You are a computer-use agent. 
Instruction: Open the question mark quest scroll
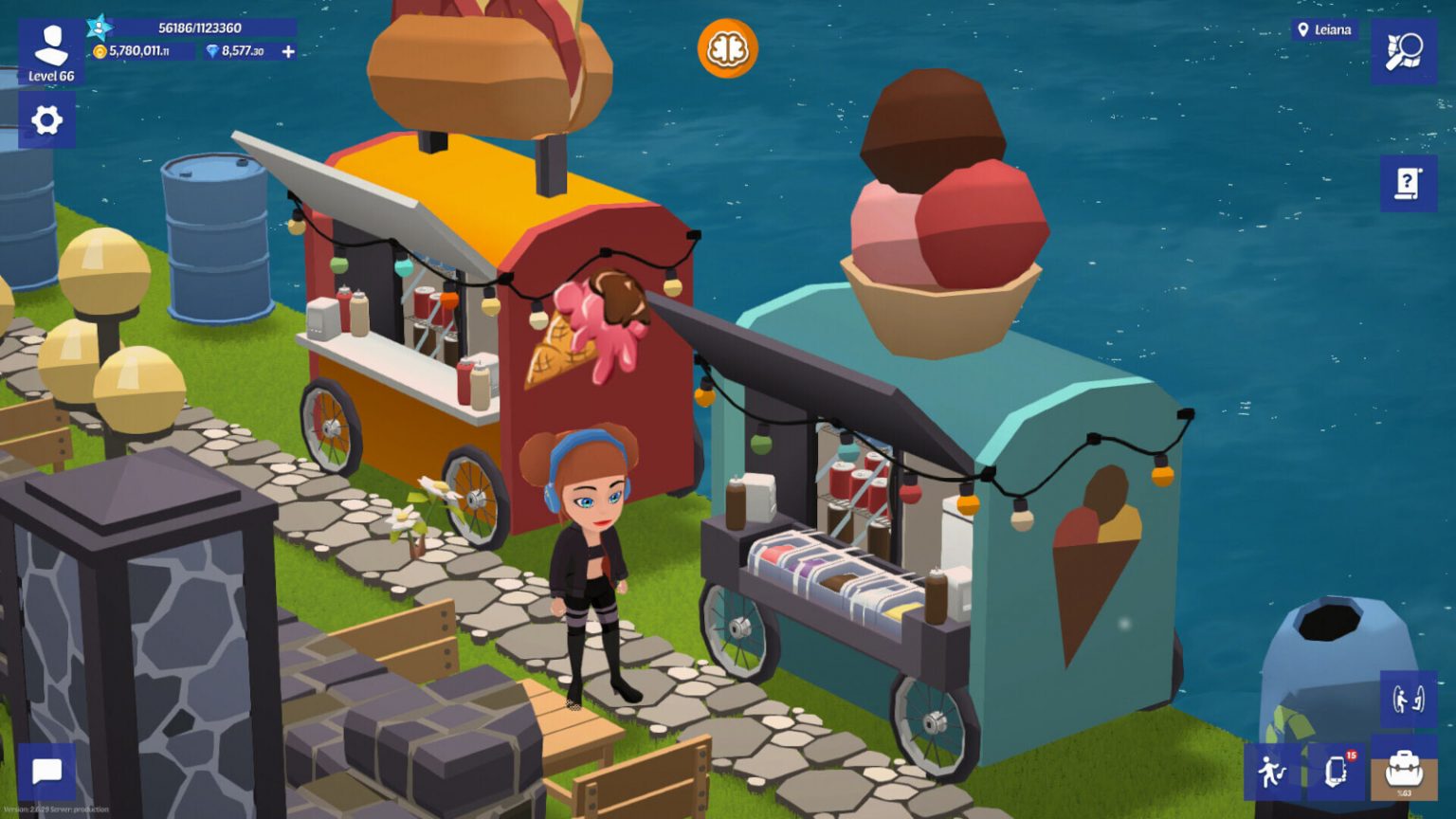click(x=1408, y=183)
